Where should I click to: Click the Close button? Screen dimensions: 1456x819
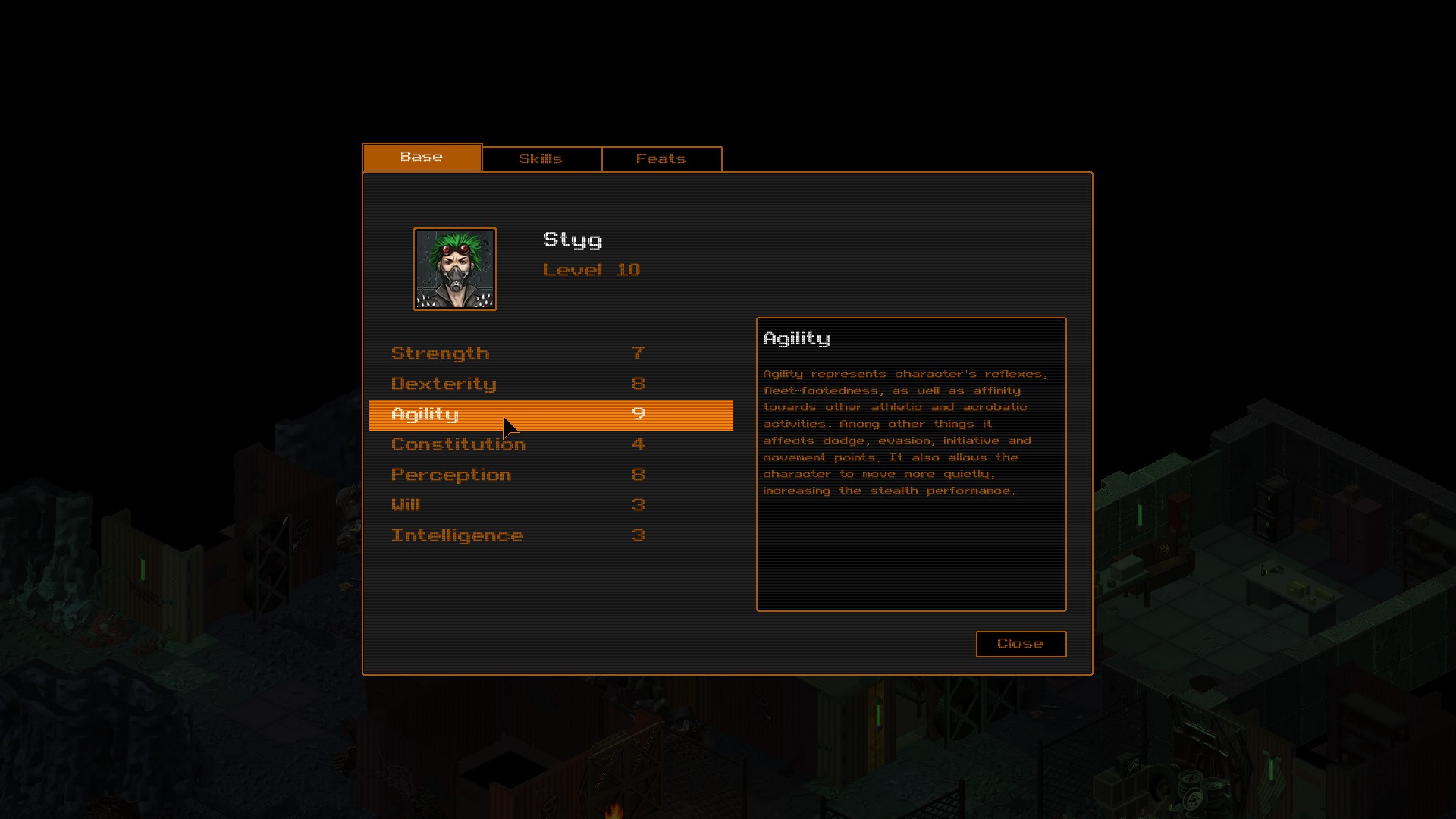(x=1020, y=644)
